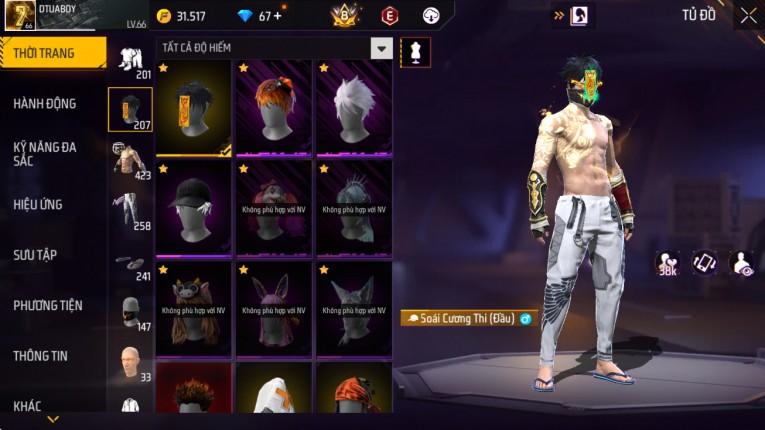Select the top outfit subcategory showing 423
The width and height of the screenshot is (765, 430).
pyautogui.click(x=130, y=160)
